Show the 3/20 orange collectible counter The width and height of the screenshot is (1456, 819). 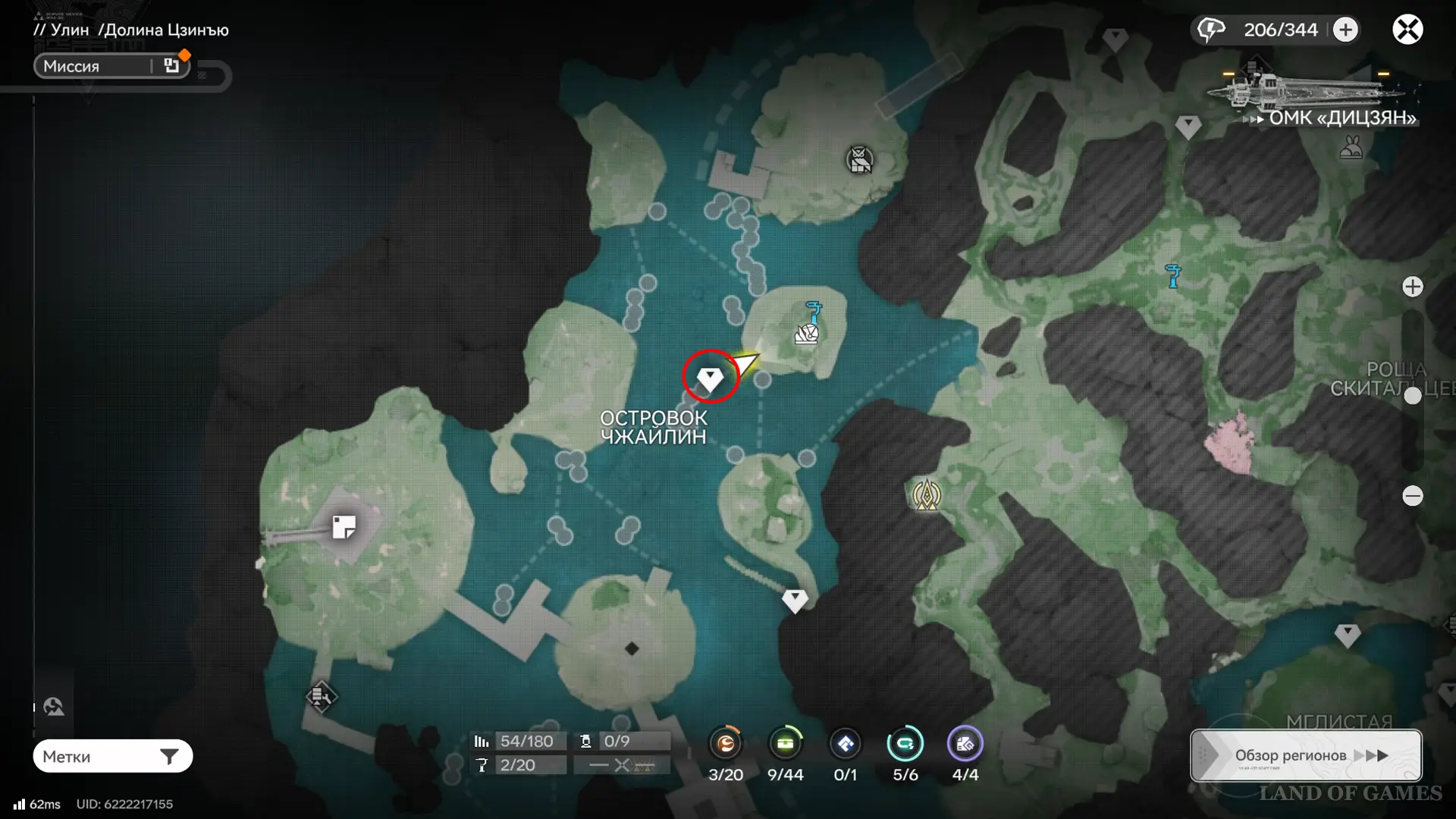726,744
